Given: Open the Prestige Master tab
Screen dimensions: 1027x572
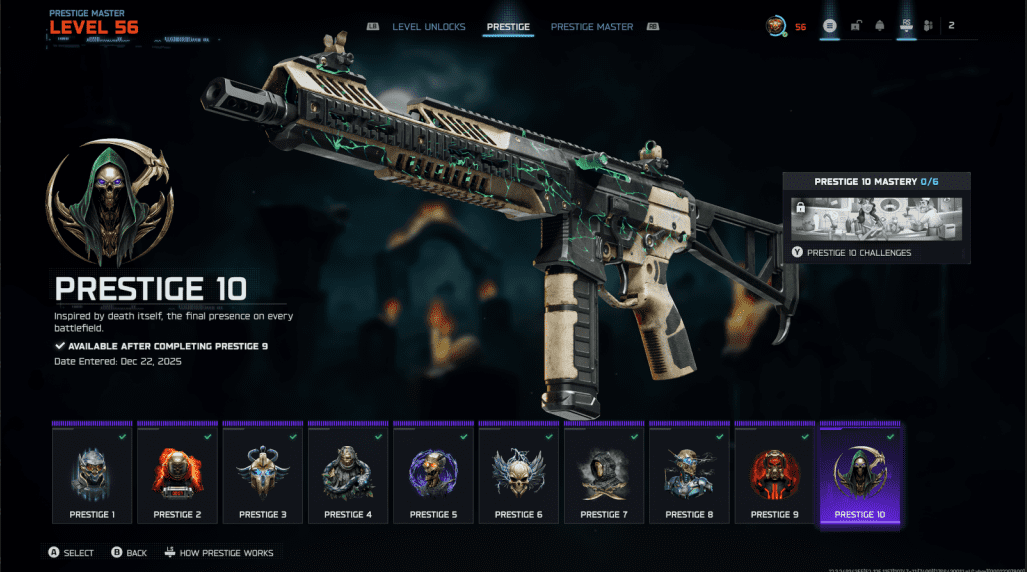Looking at the screenshot, I should pos(591,27).
